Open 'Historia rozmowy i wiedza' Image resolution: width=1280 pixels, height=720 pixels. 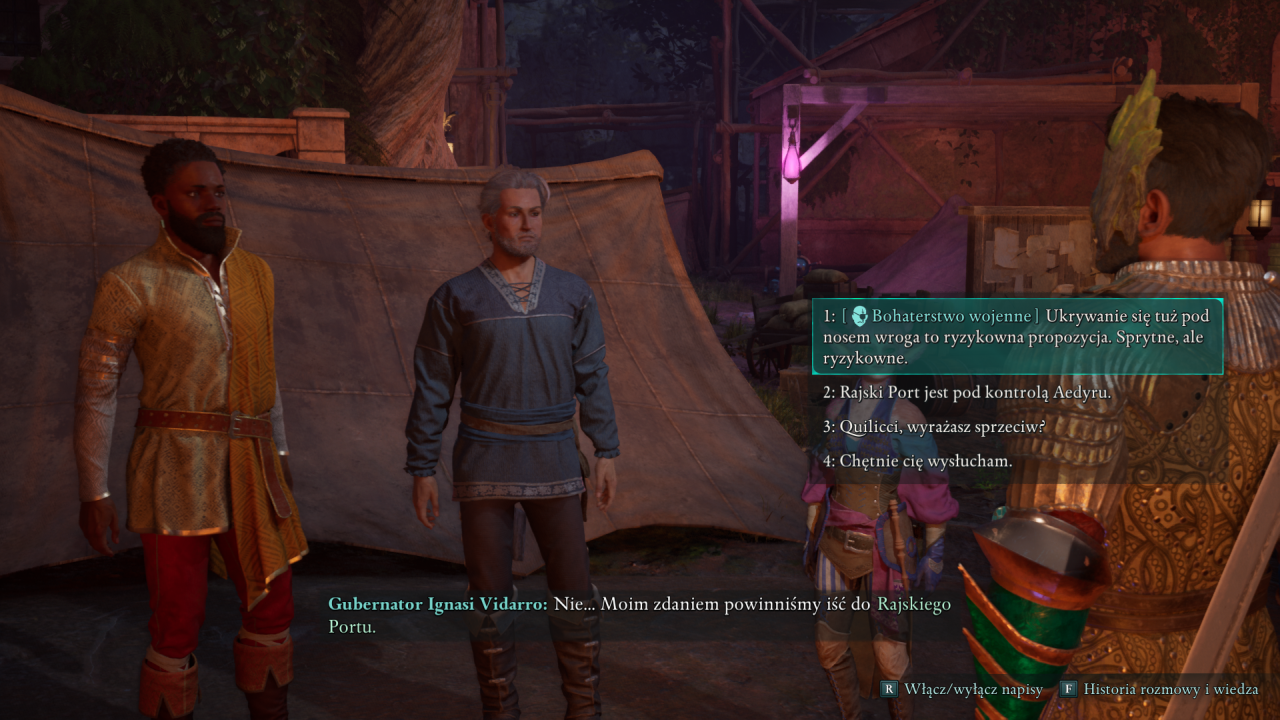[1158, 689]
